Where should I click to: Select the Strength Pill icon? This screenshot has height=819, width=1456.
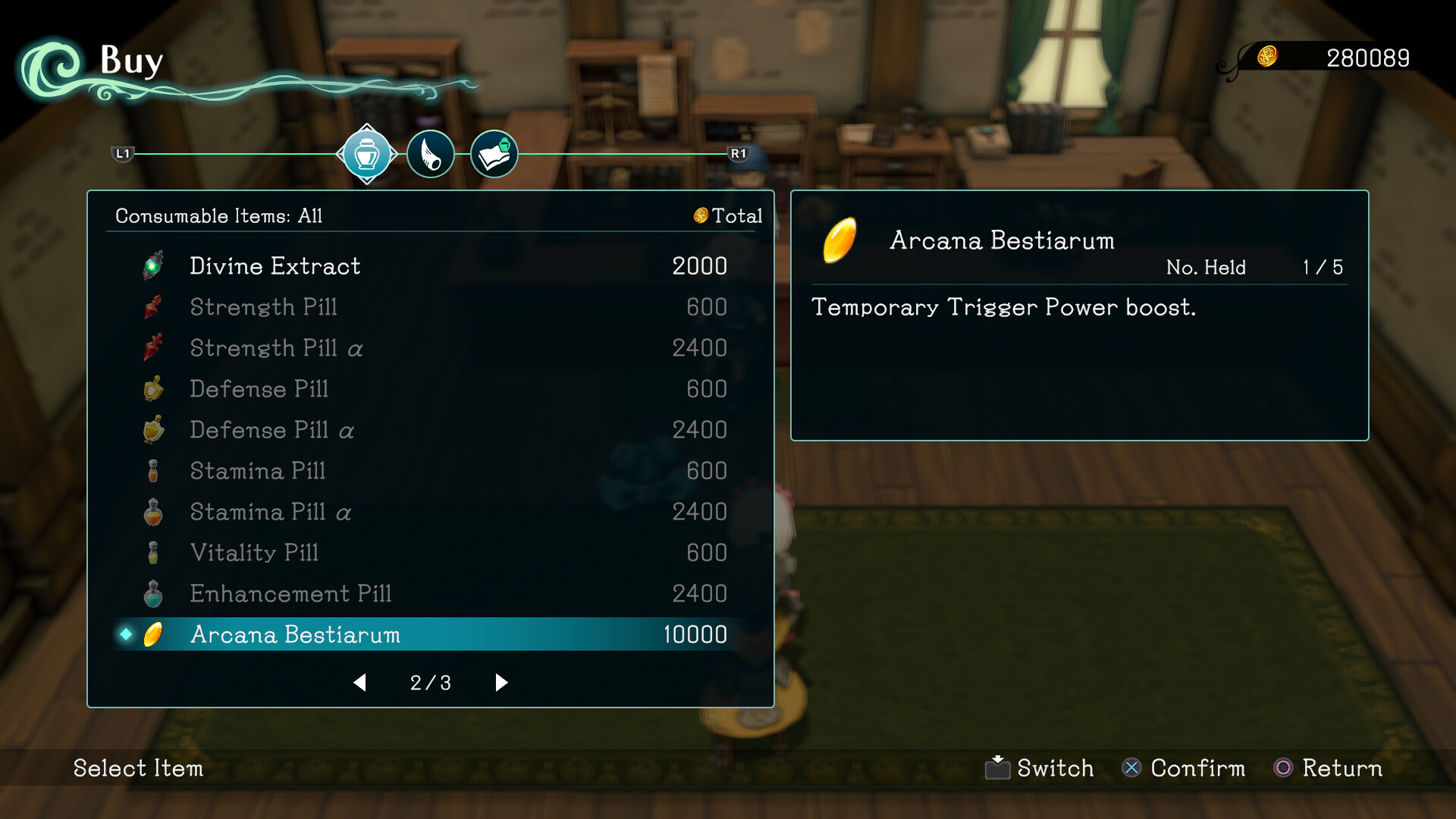[x=153, y=306]
